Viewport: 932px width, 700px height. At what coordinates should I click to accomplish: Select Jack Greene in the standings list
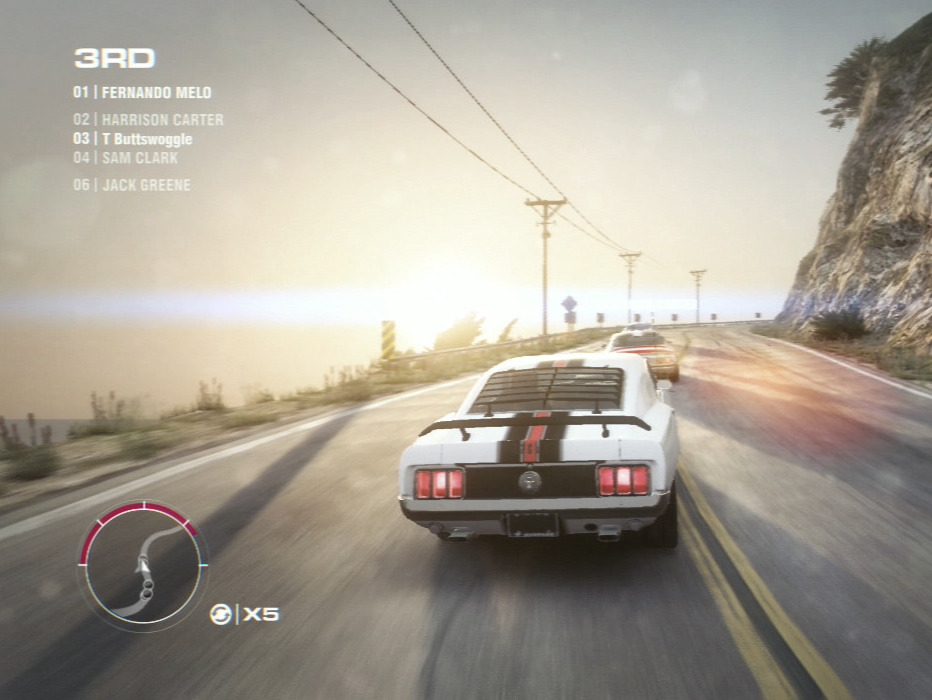pos(131,185)
